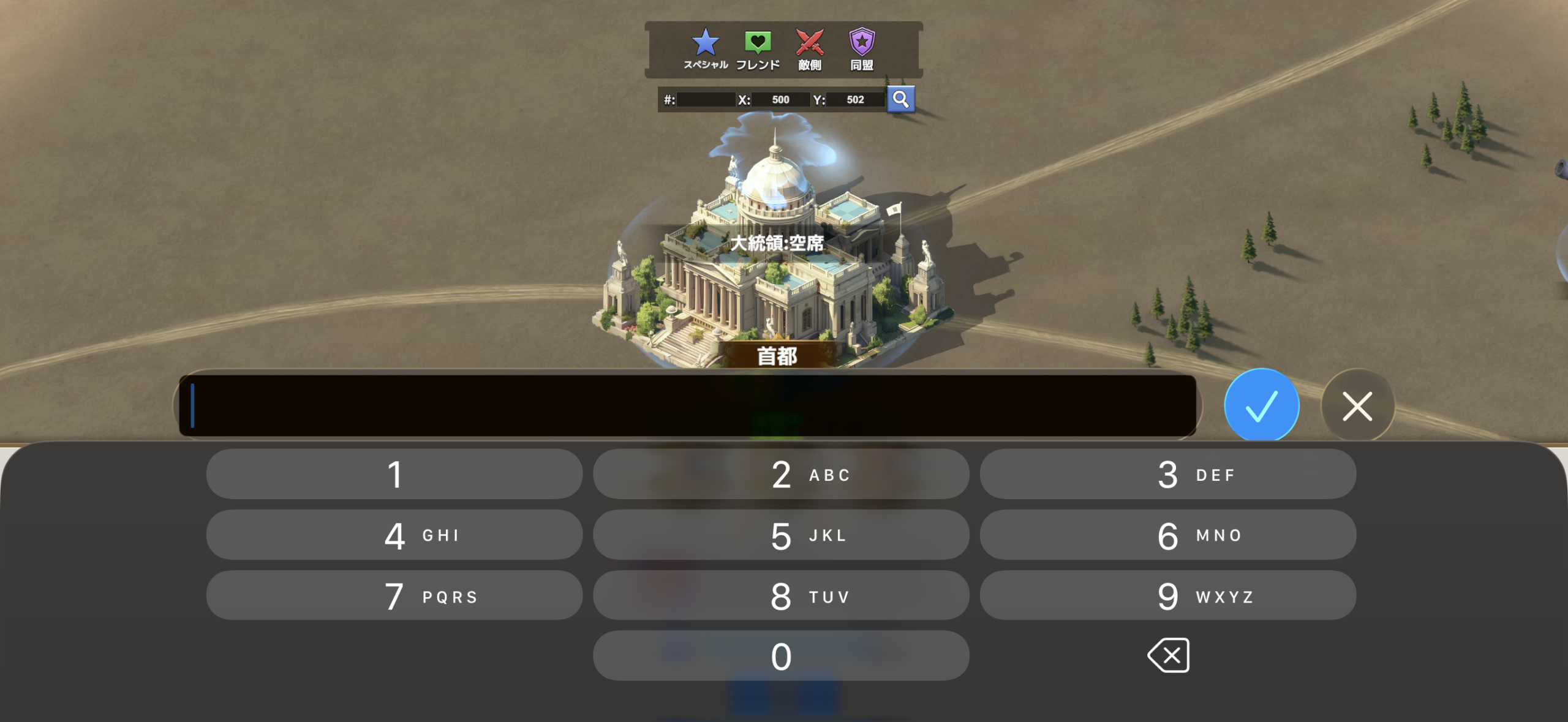This screenshot has width=1568, height=722.
Task: Tap the 0 key
Action: pos(781,656)
